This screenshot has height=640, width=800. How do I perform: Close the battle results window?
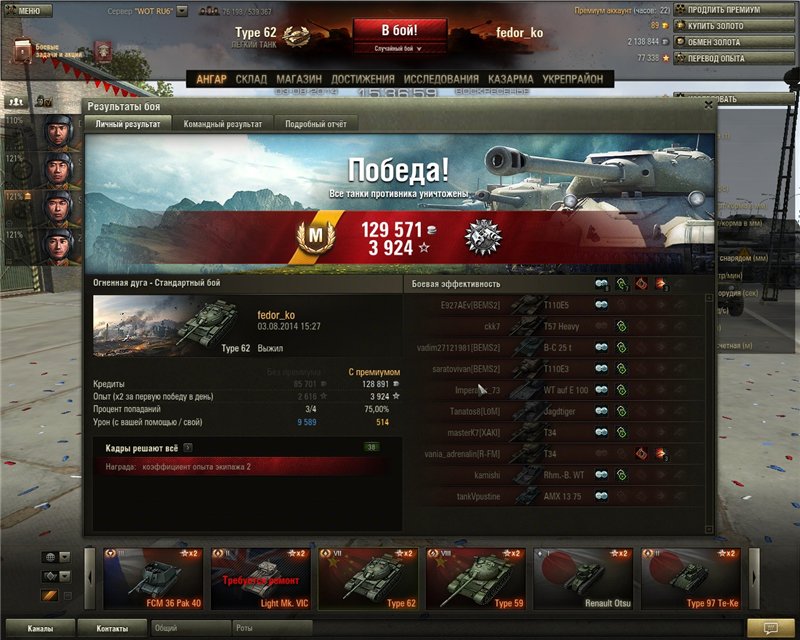709,105
